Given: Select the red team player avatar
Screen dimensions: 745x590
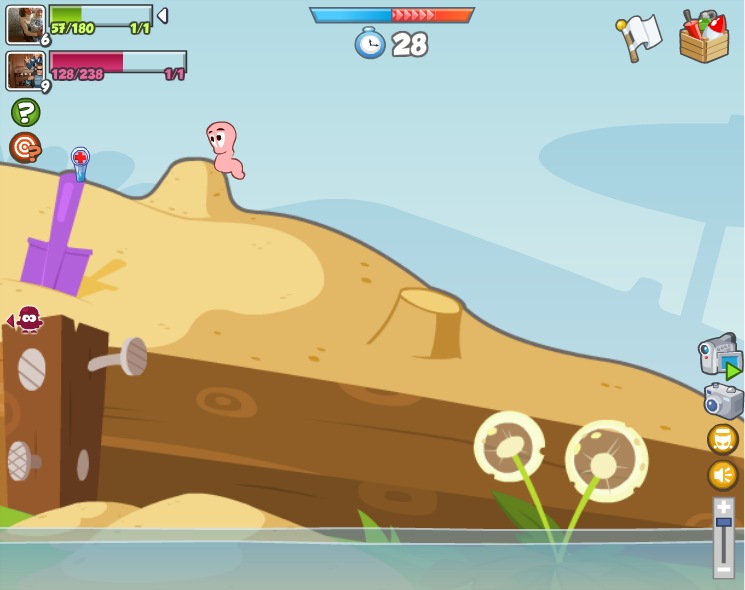Looking at the screenshot, I should [25, 70].
